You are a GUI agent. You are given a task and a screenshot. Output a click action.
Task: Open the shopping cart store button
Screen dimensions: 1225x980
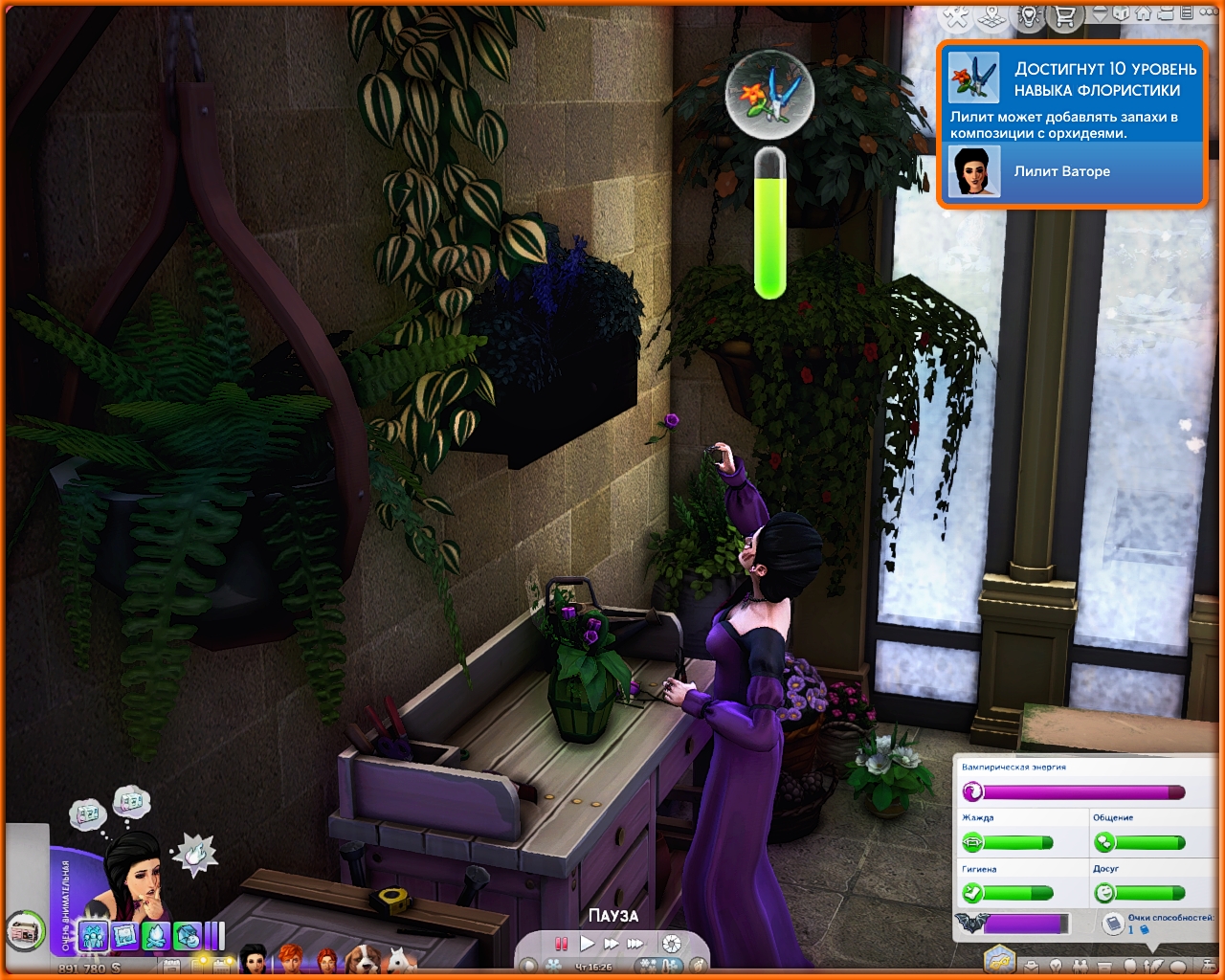click(x=1065, y=16)
